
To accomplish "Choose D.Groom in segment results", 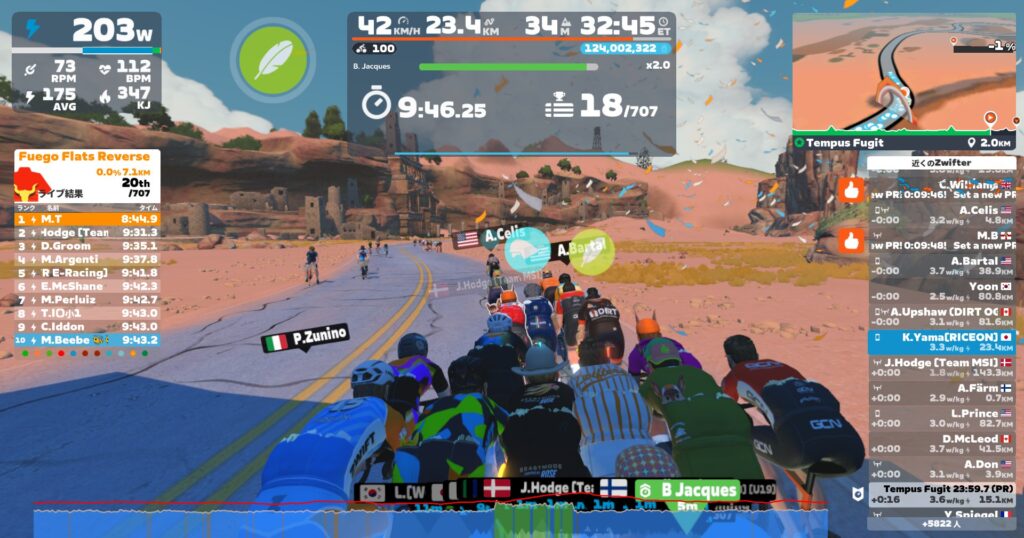I will pyautogui.click(x=86, y=245).
